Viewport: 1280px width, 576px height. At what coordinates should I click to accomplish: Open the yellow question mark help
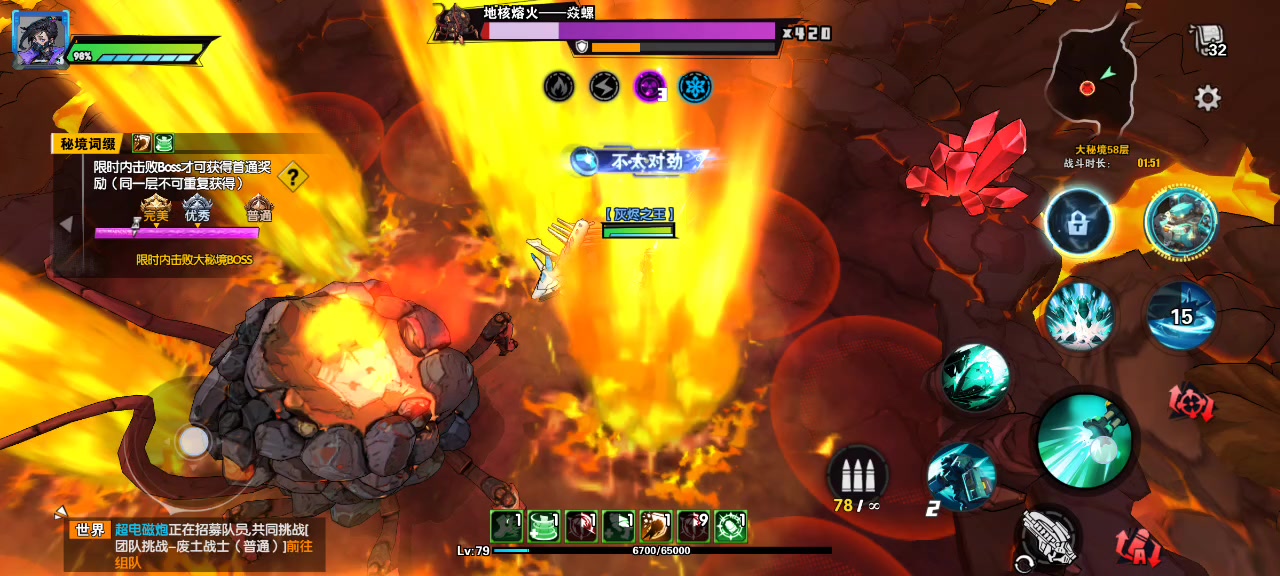292,178
